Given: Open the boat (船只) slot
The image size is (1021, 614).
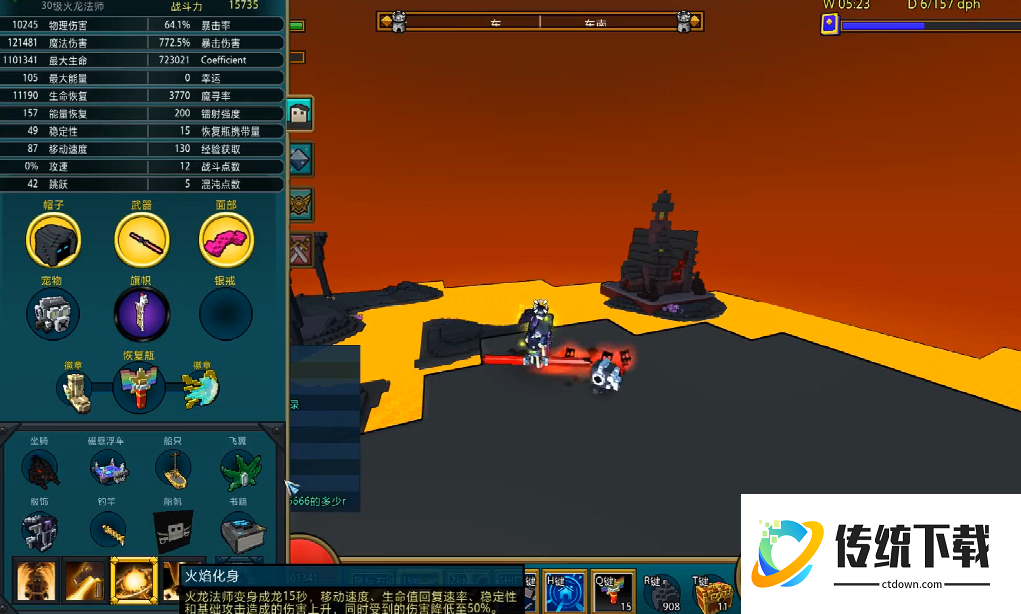Looking at the screenshot, I should 172,468.
